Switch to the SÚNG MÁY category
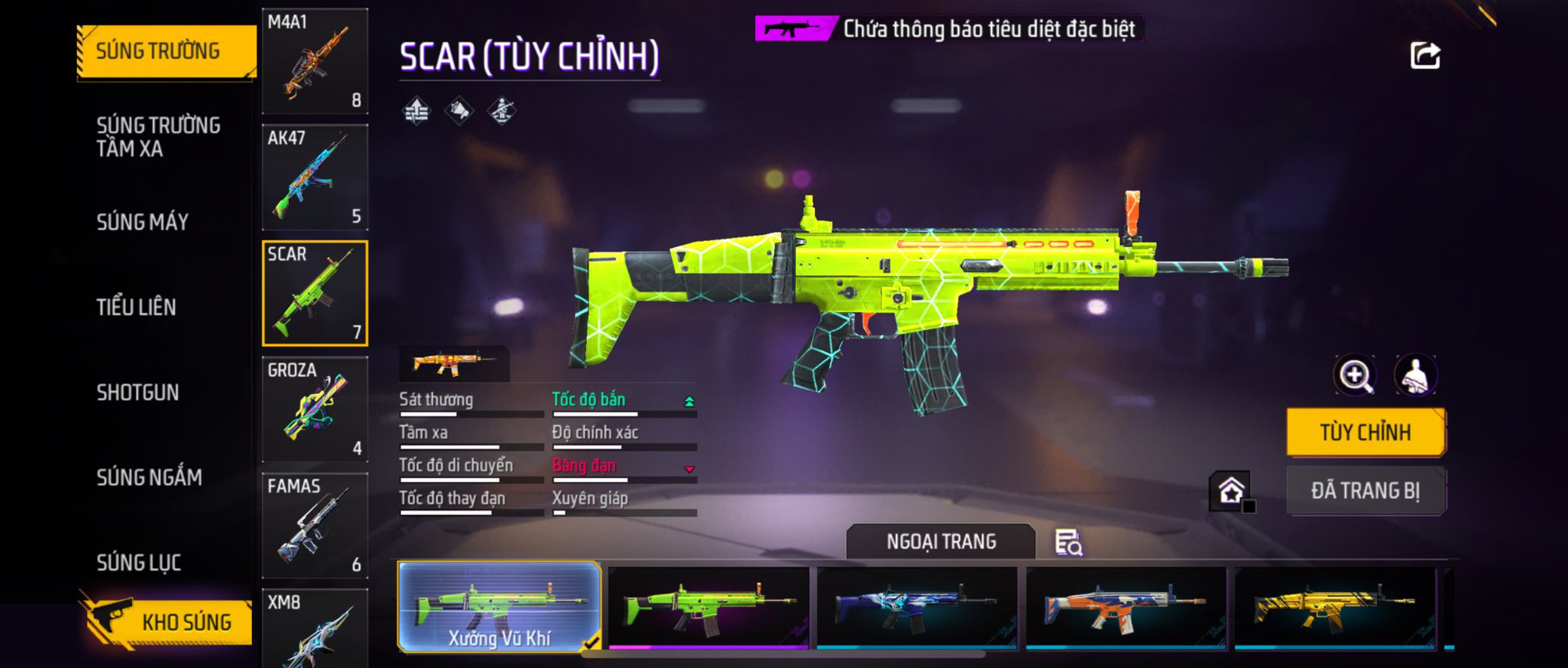This screenshot has height=668, width=1568. click(x=142, y=222)
